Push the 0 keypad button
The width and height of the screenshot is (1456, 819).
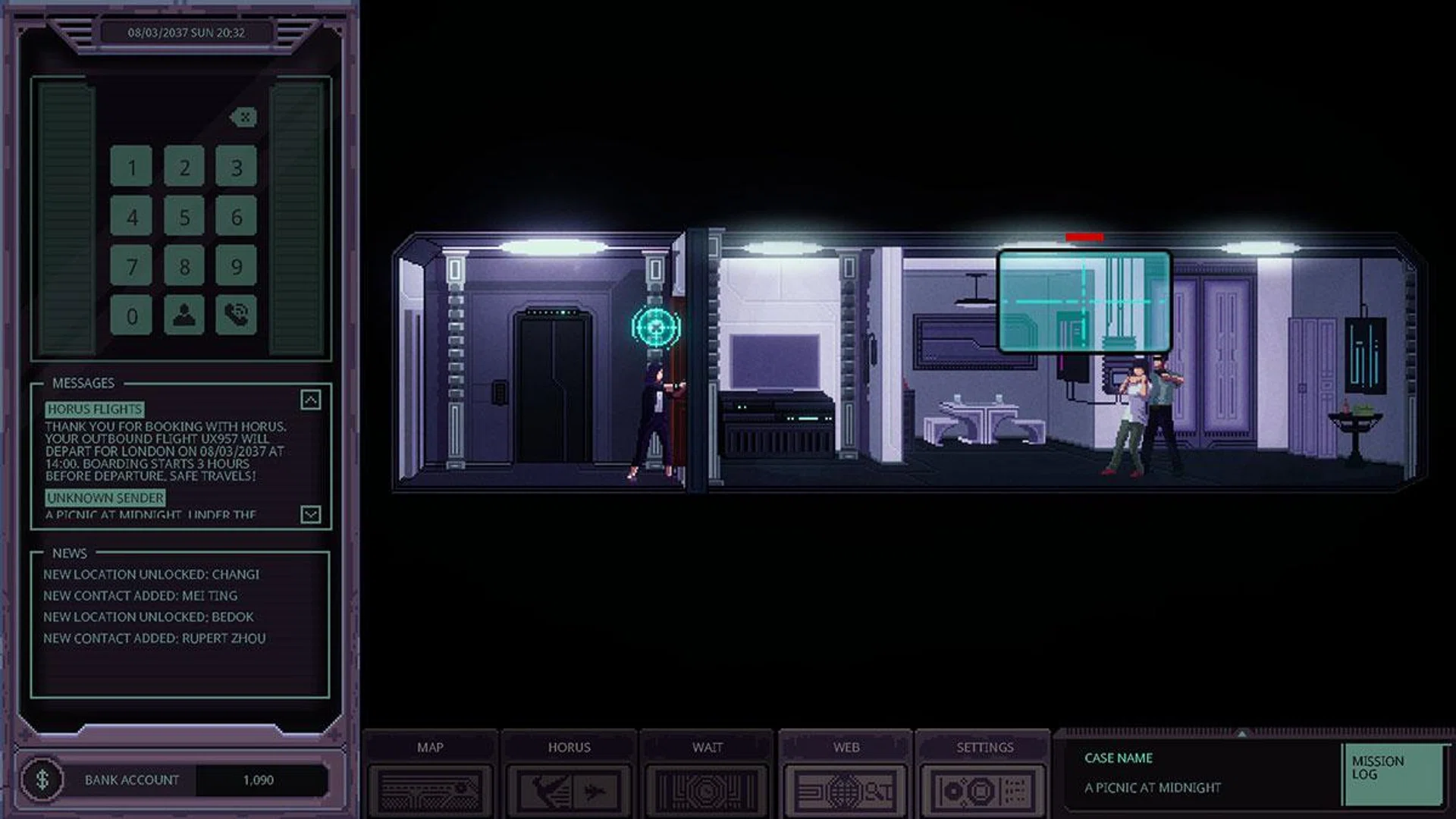tap(131, 315)
